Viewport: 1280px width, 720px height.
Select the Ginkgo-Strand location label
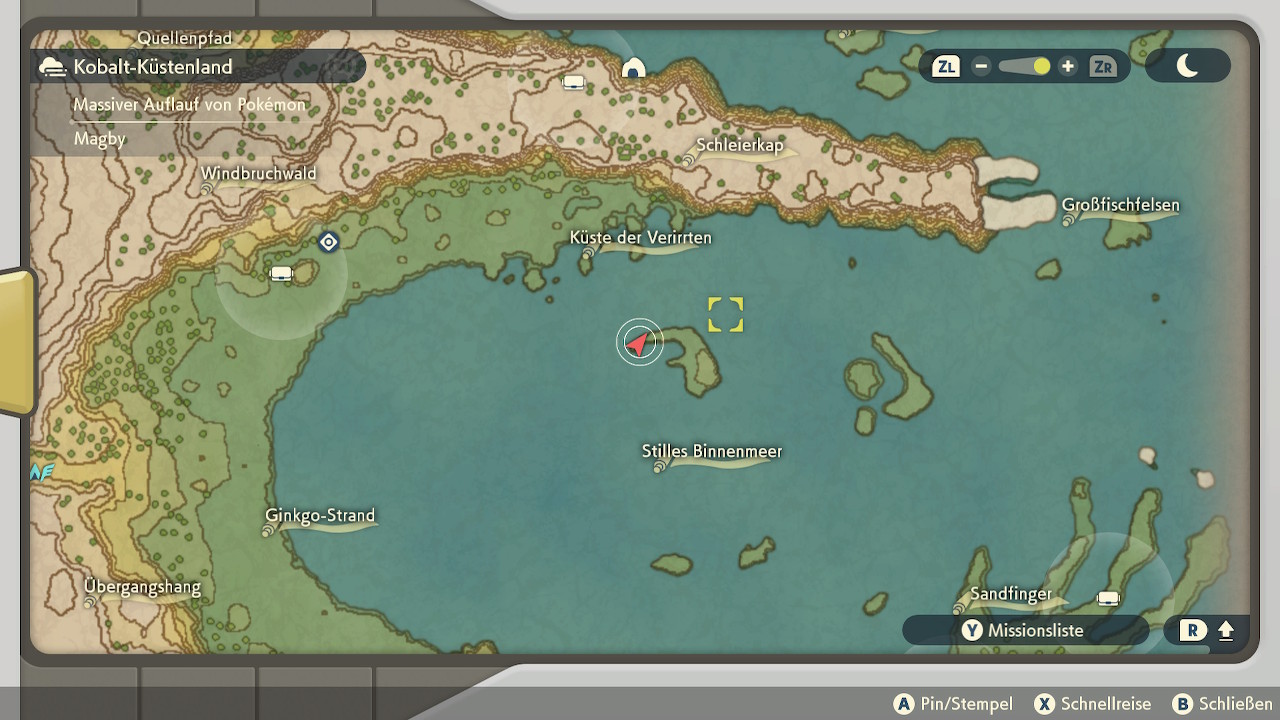click(320, 516)
